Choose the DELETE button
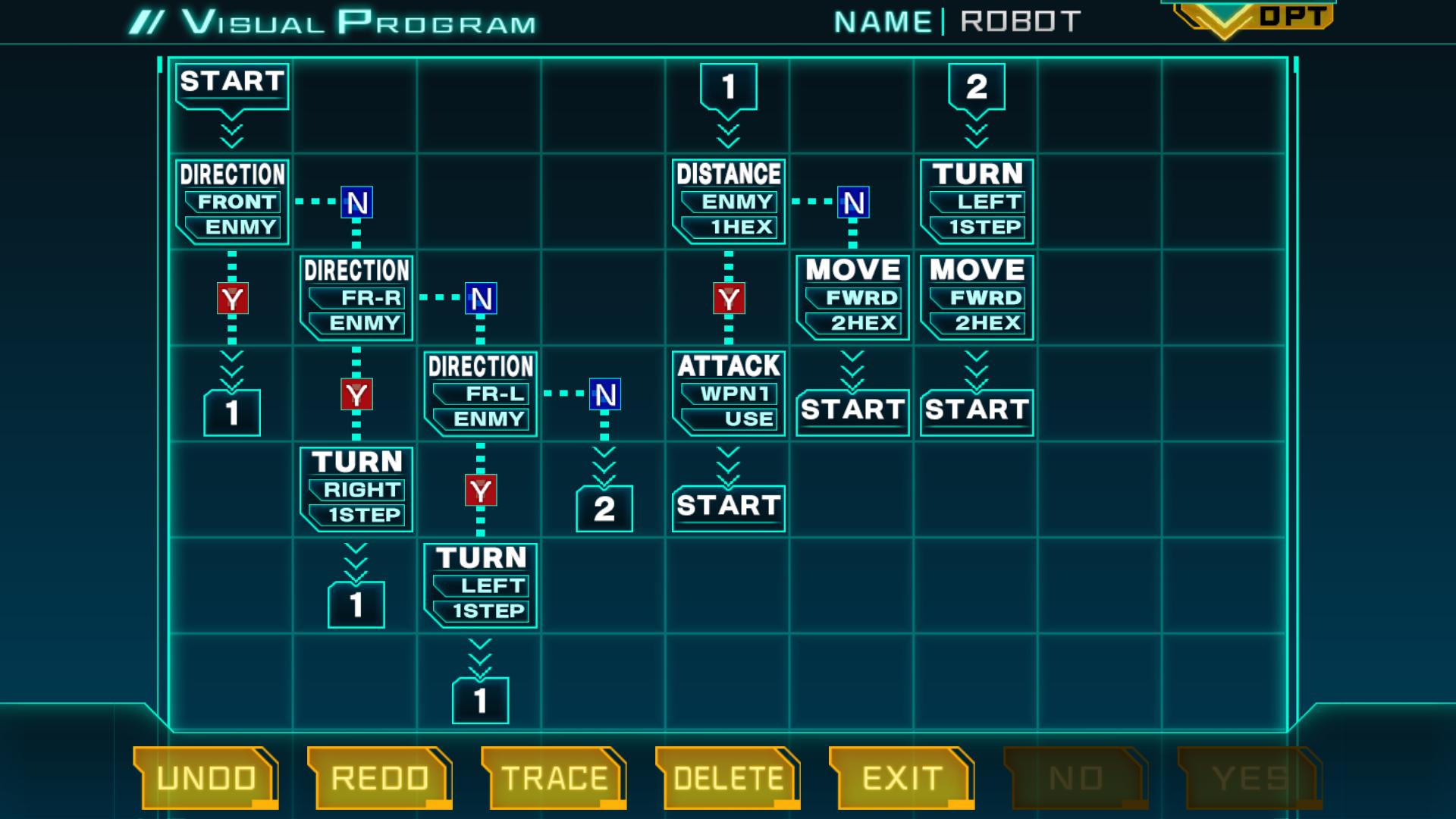Image resolution: width=1456 pixels, height=819 pixels. coord(728,778)
